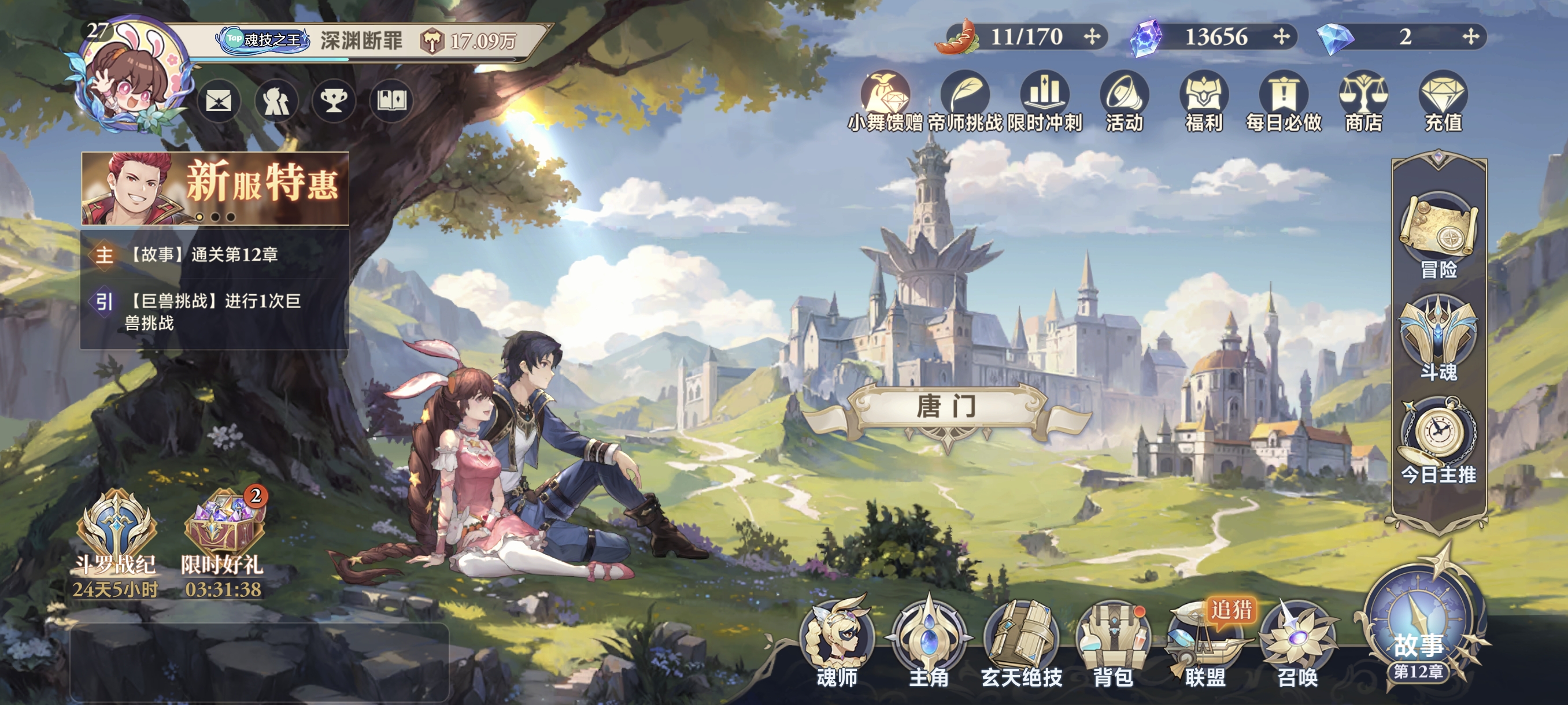Open the mail envelope icon
The width and height of the screenshot is (1568, 705).
pos(219,101)
